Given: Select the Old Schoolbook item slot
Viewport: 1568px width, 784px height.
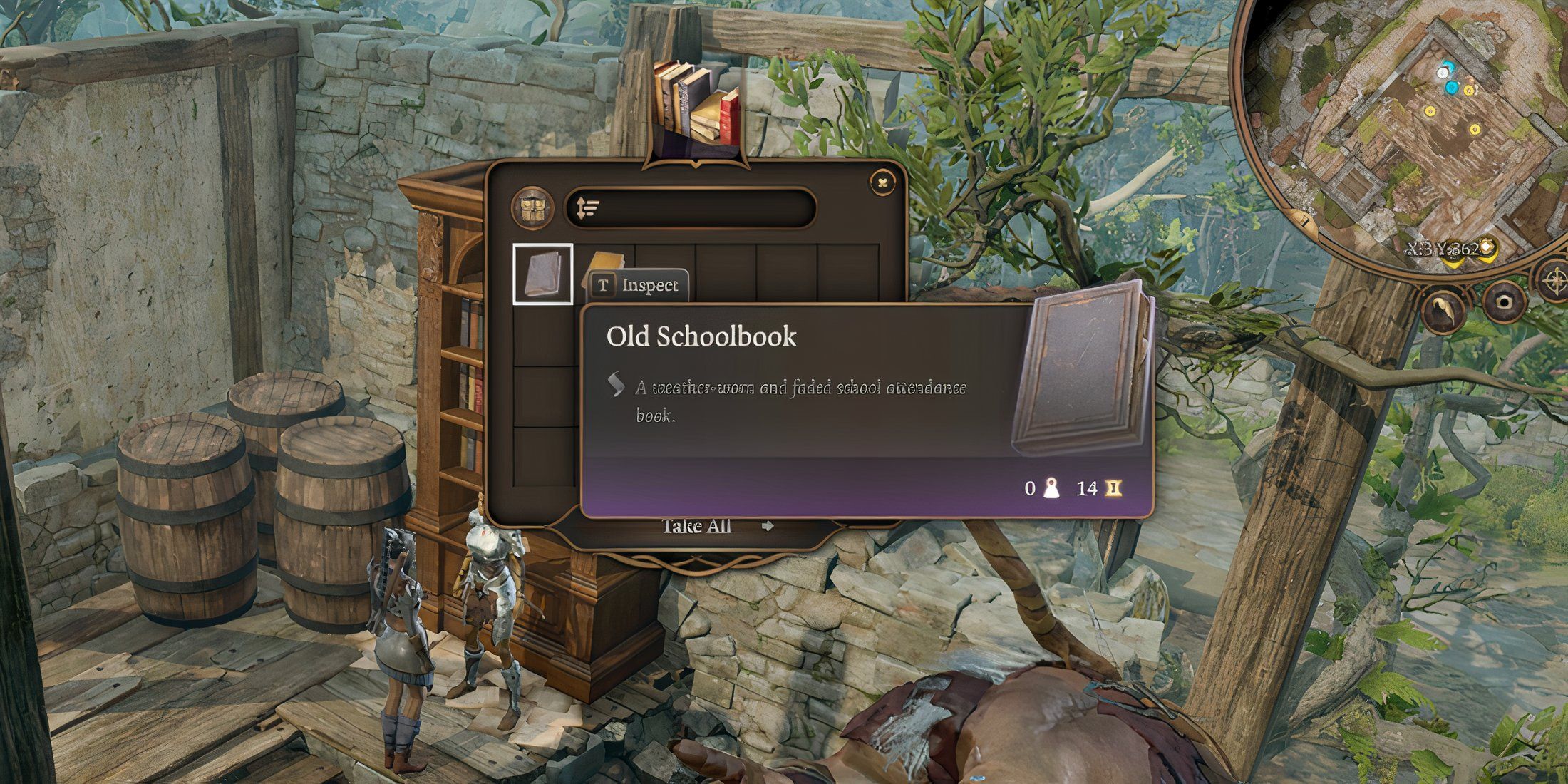Looking at the screenshot, I should (542, 274).
